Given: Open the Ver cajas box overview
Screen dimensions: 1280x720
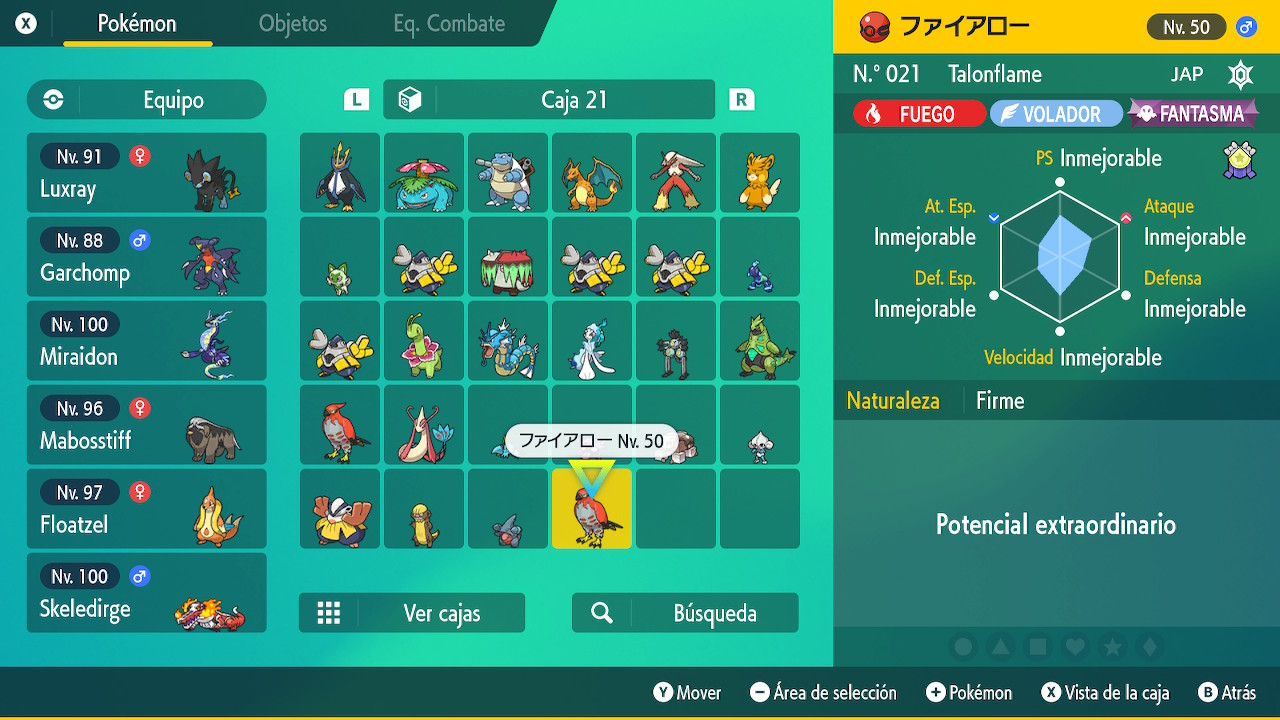Looking at the screenshot, I should tap(412, 613).
